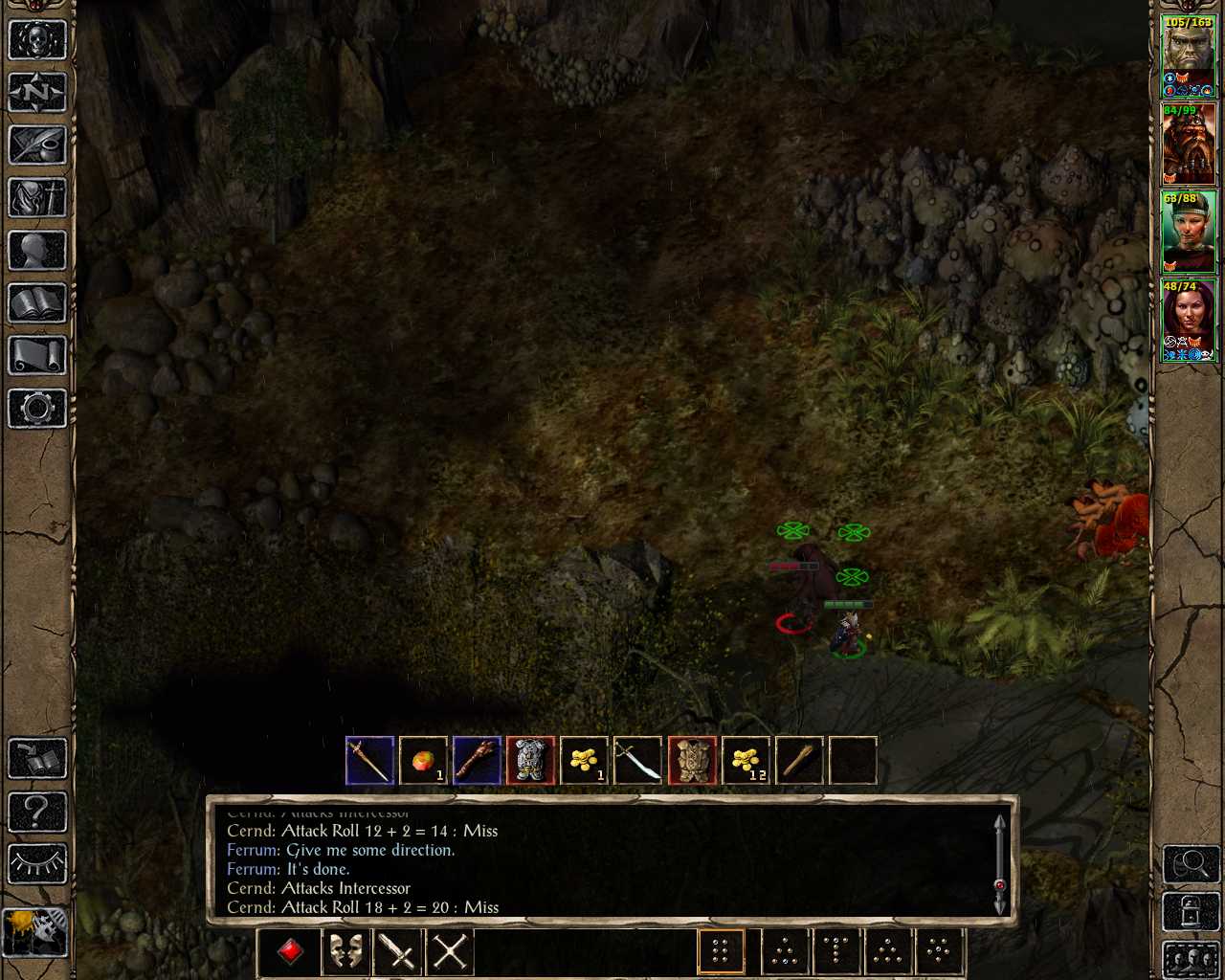1225x980 pixels.
Task: Pick up the scimitar from the loot bar
Action: coord(637,761)
